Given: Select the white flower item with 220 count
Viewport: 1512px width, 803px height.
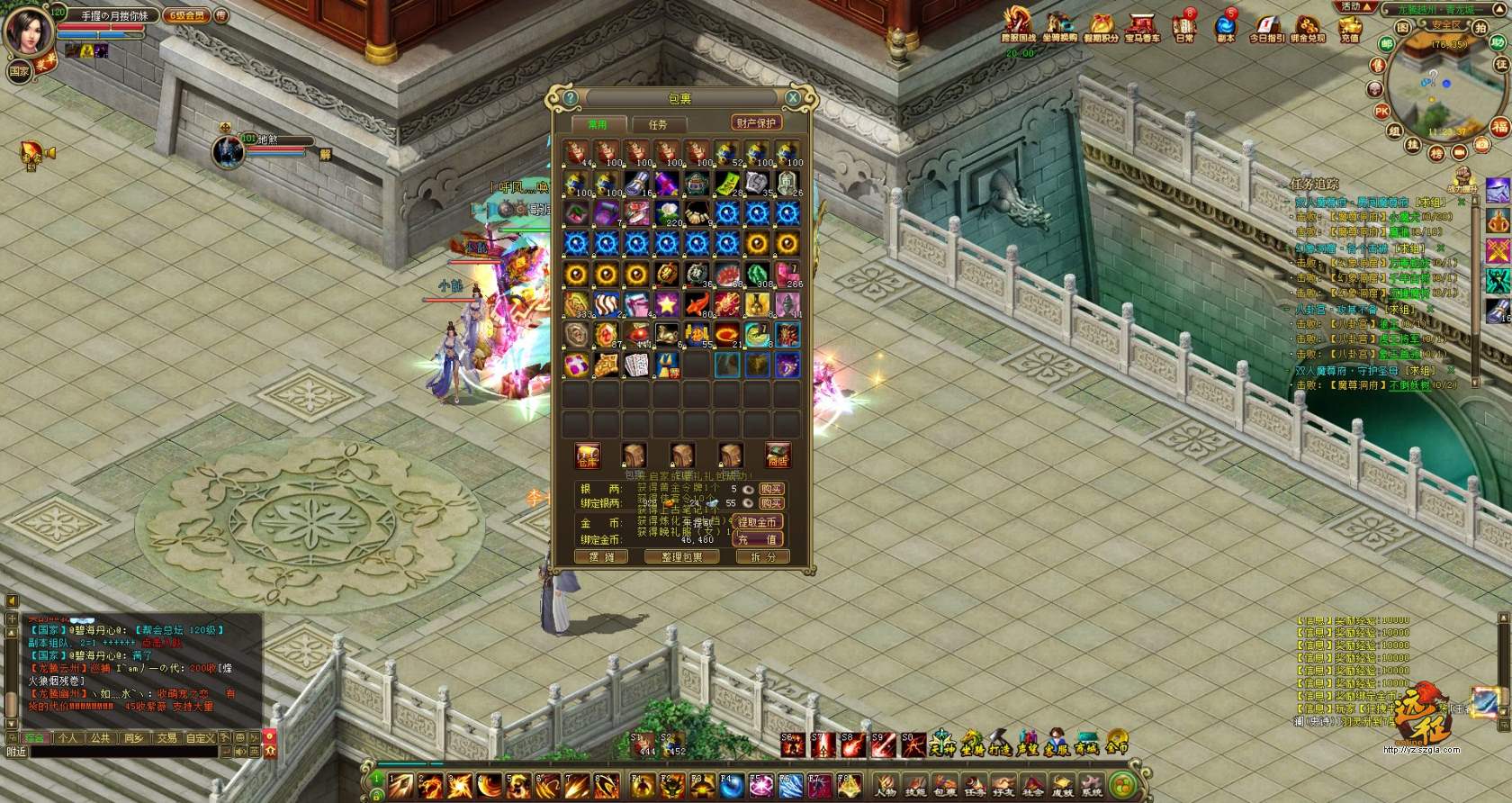Looking at the screenshot, I should (x=667, y=212).
